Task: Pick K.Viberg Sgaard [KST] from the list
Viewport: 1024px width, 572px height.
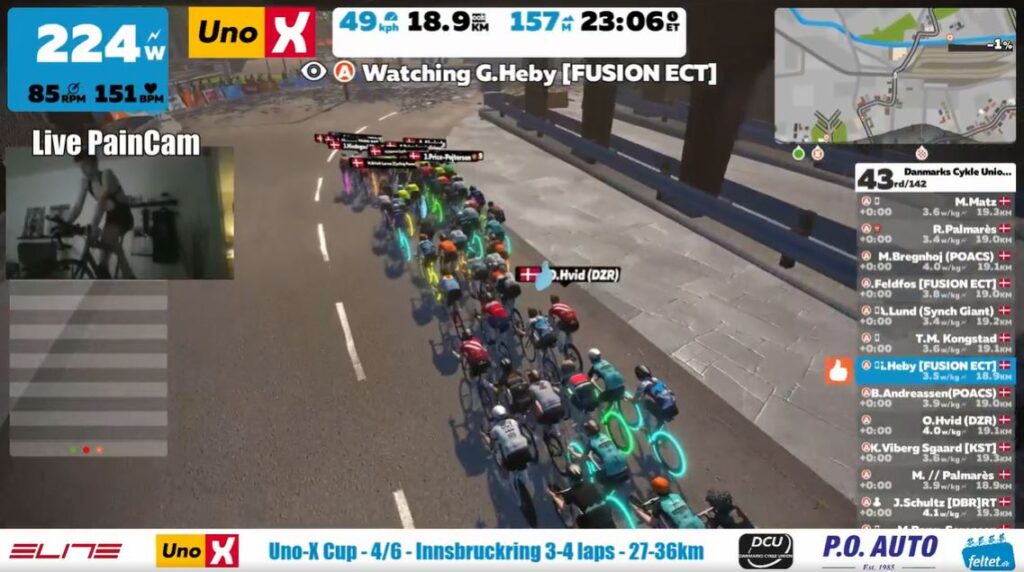Action: point(935,453)
